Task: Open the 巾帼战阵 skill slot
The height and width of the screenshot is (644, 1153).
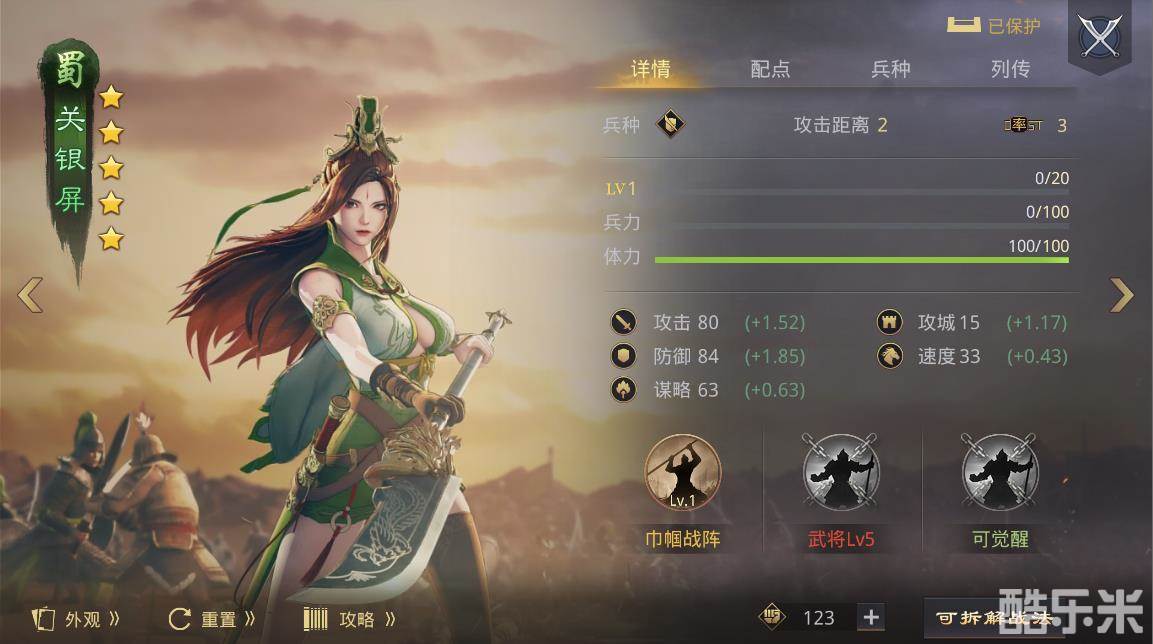Action: [x=683, y=472]
